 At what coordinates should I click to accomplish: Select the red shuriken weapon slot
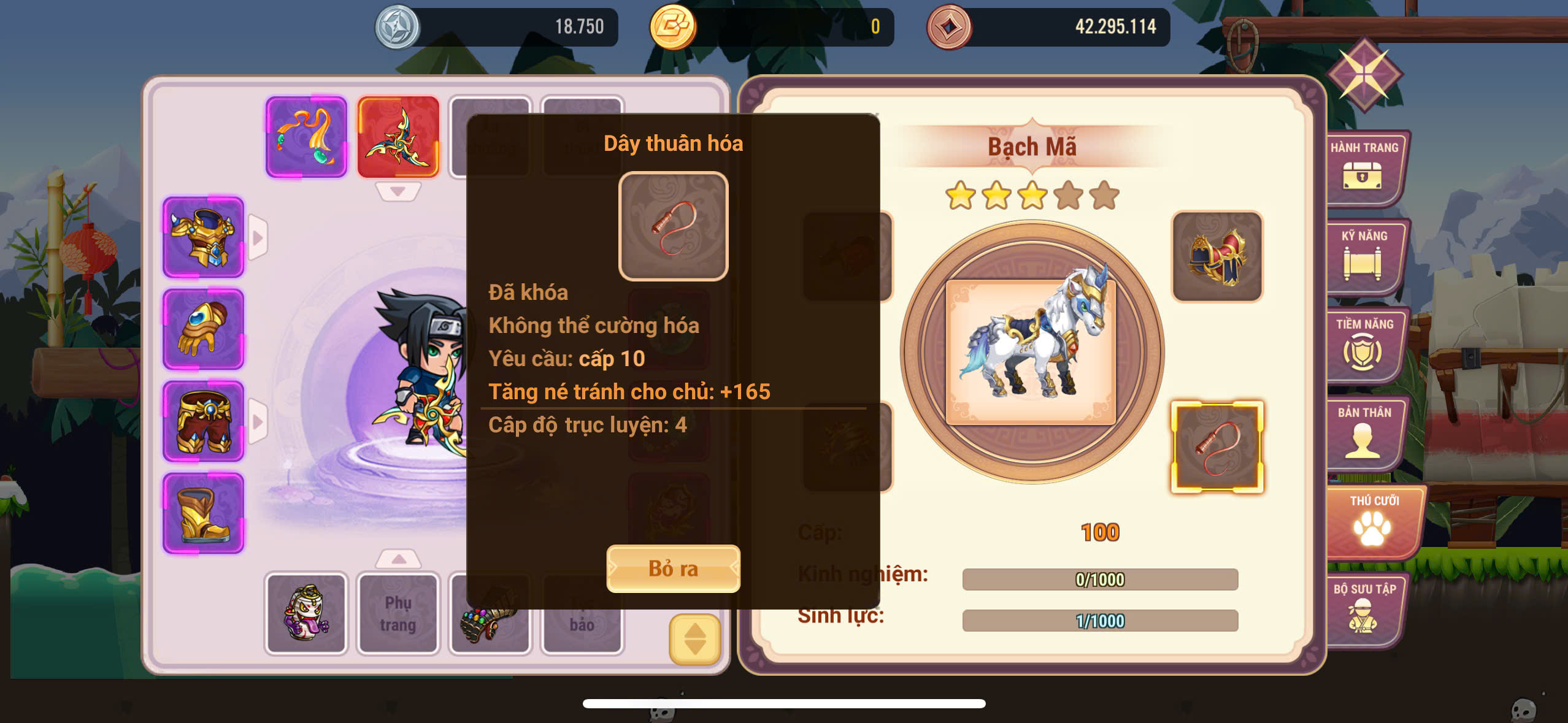[x=398, y=137]
